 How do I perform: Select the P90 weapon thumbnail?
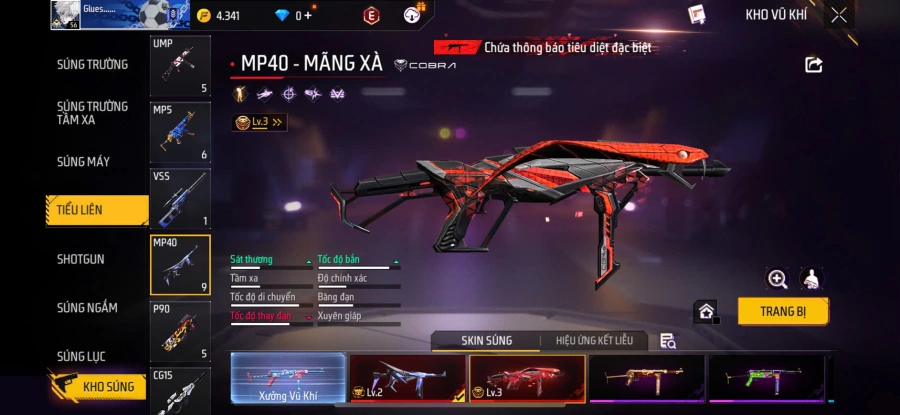180,331
